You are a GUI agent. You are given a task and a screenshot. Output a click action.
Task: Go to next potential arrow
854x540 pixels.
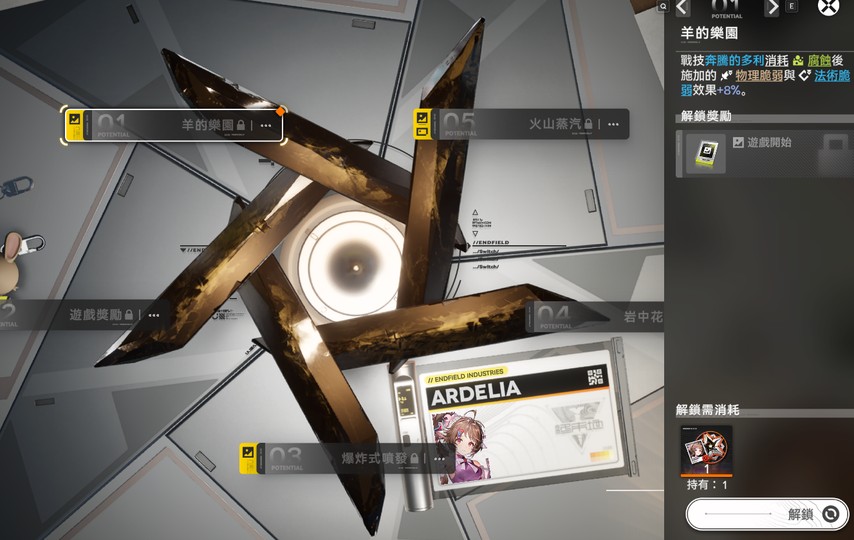point(772,8)
